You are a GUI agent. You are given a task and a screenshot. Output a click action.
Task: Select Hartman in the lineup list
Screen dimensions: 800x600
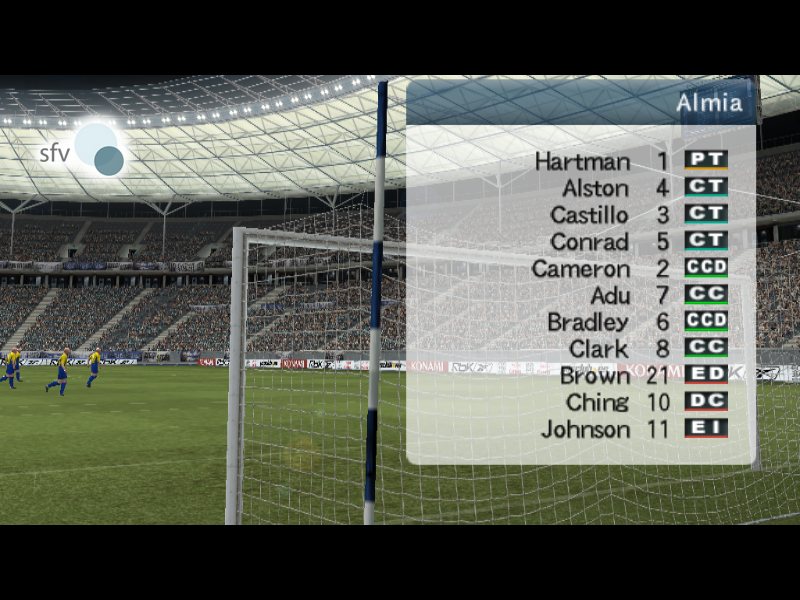[x=582, y=161]
